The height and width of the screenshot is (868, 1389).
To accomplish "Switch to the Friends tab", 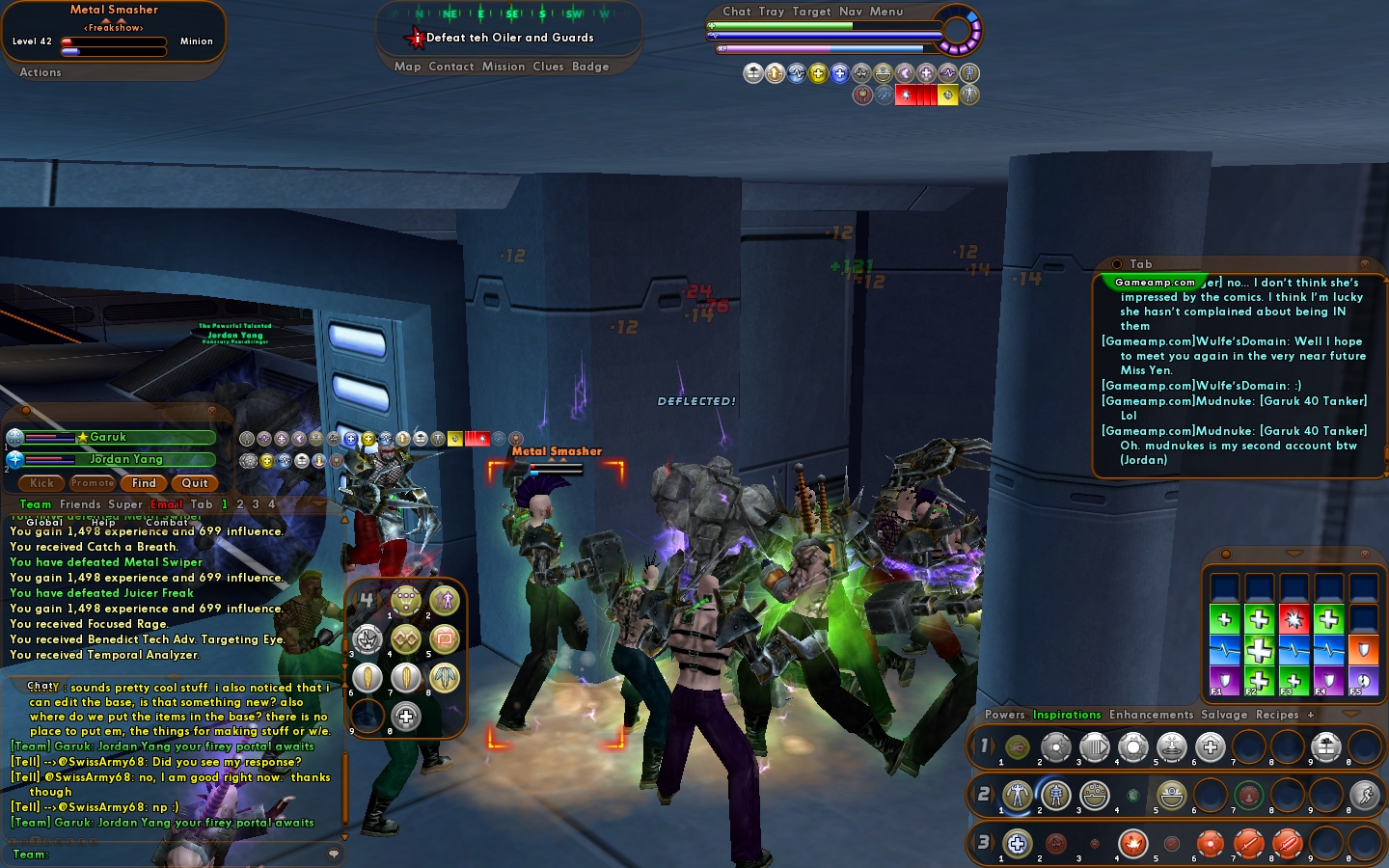I will click(80, 504).
